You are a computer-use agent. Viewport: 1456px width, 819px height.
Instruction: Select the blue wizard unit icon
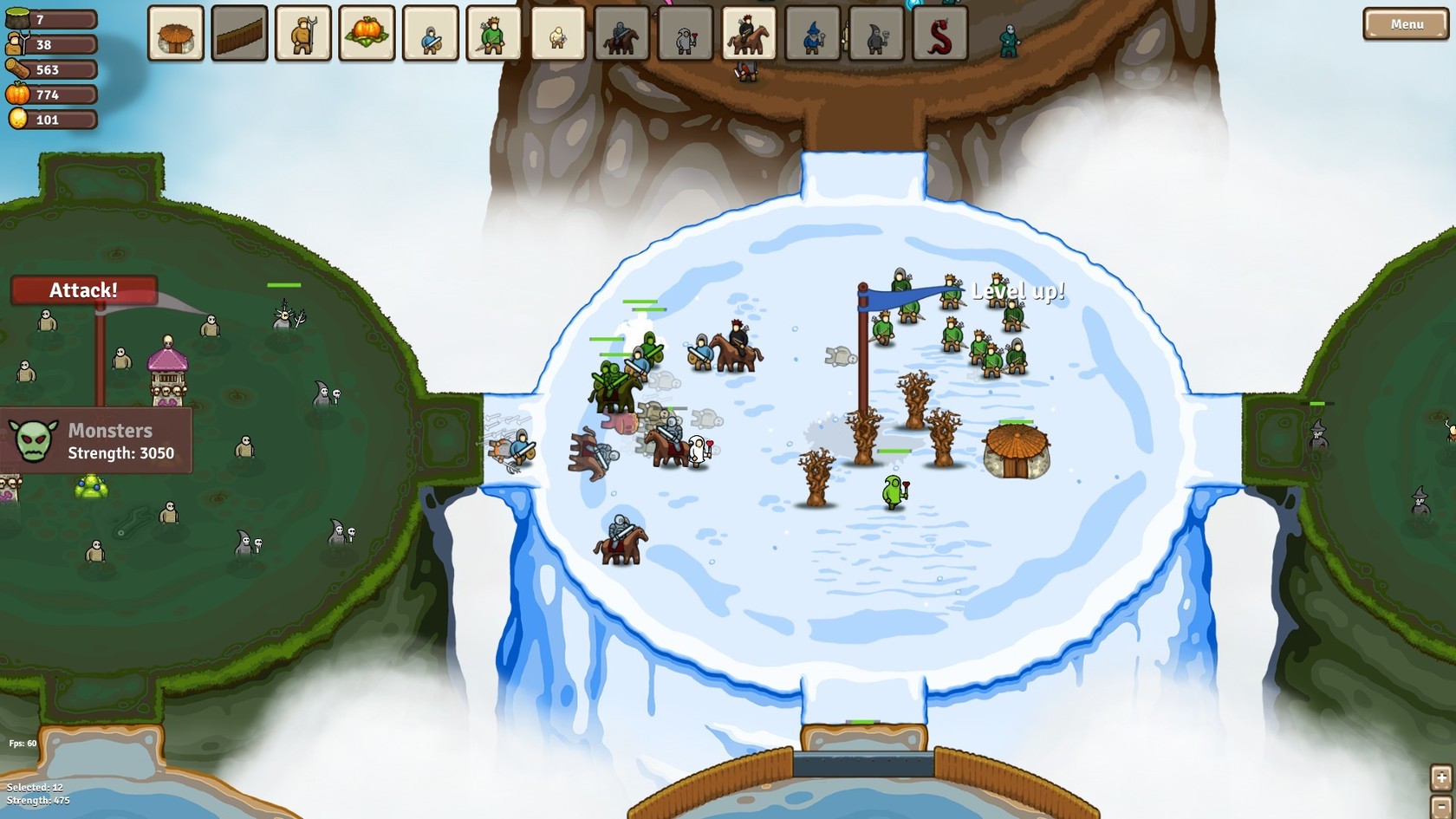pos(812,33)
